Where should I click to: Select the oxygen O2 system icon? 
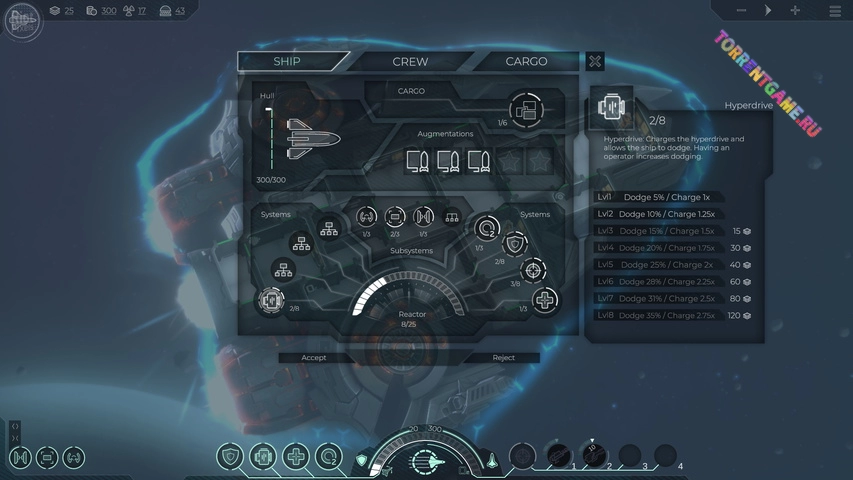click(487, 229)
